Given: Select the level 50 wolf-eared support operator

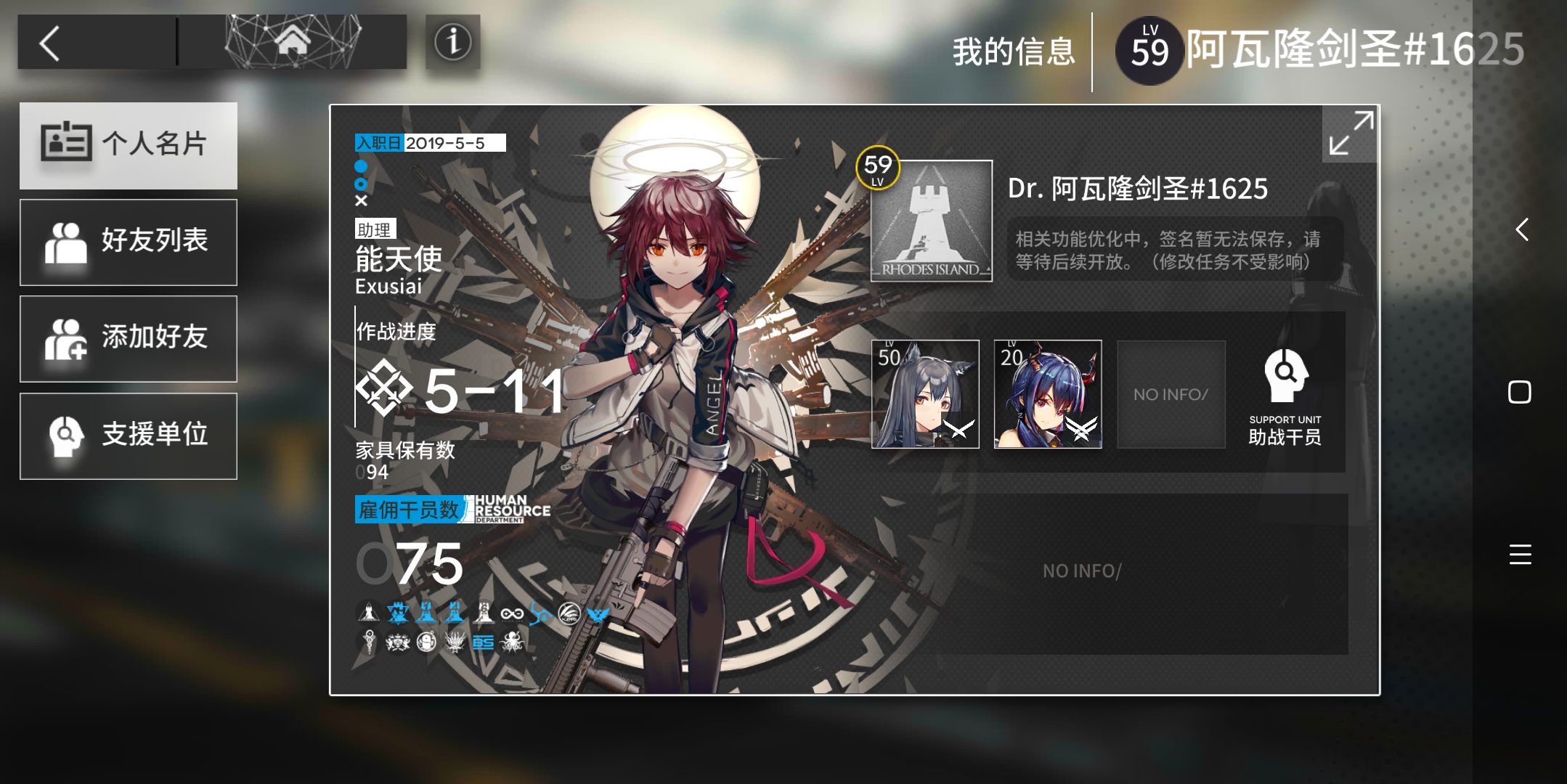Looking at the screenshot, I should (925, 394).
